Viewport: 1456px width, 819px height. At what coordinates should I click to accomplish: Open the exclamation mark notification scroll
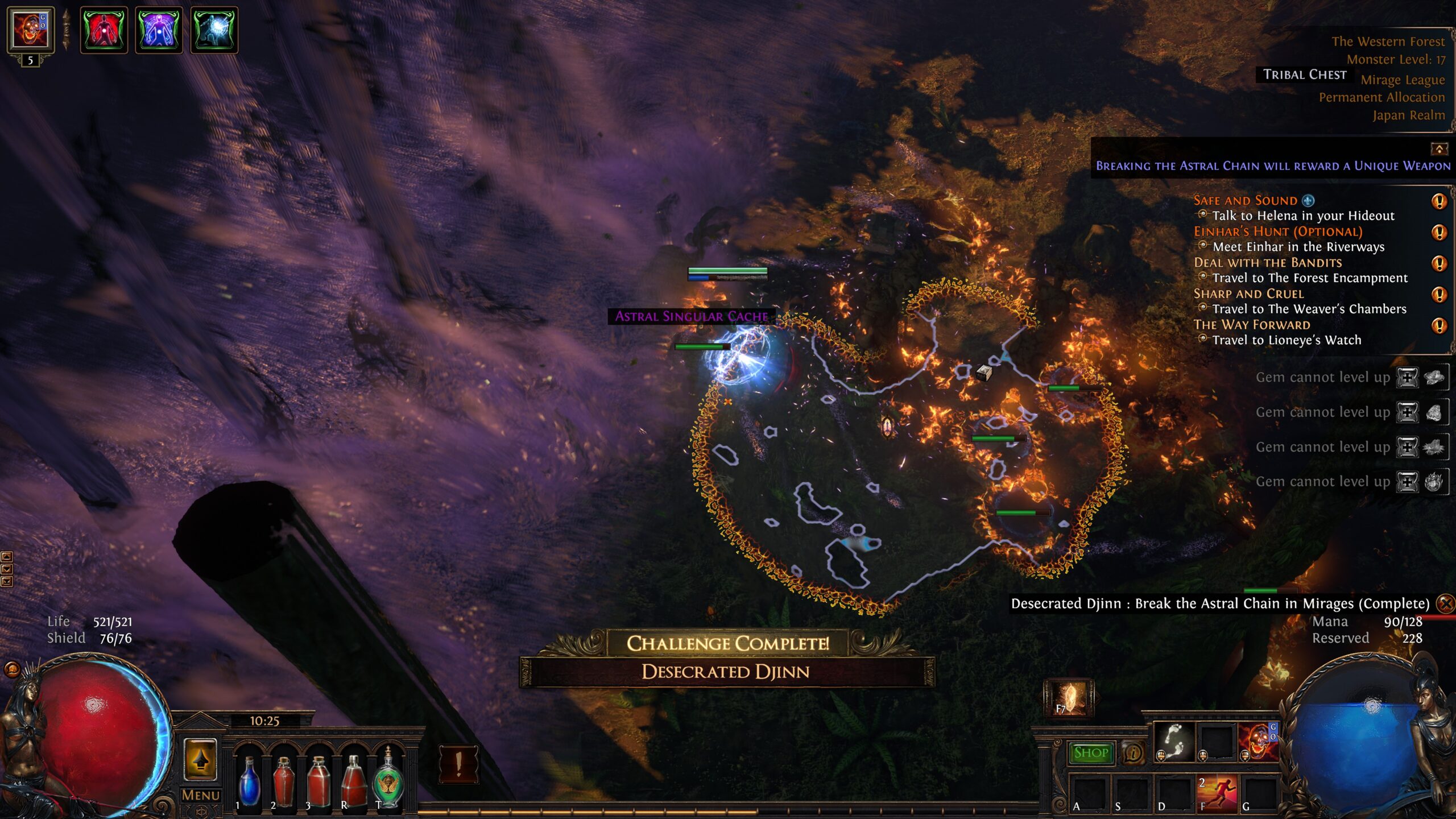click(458, 764)
